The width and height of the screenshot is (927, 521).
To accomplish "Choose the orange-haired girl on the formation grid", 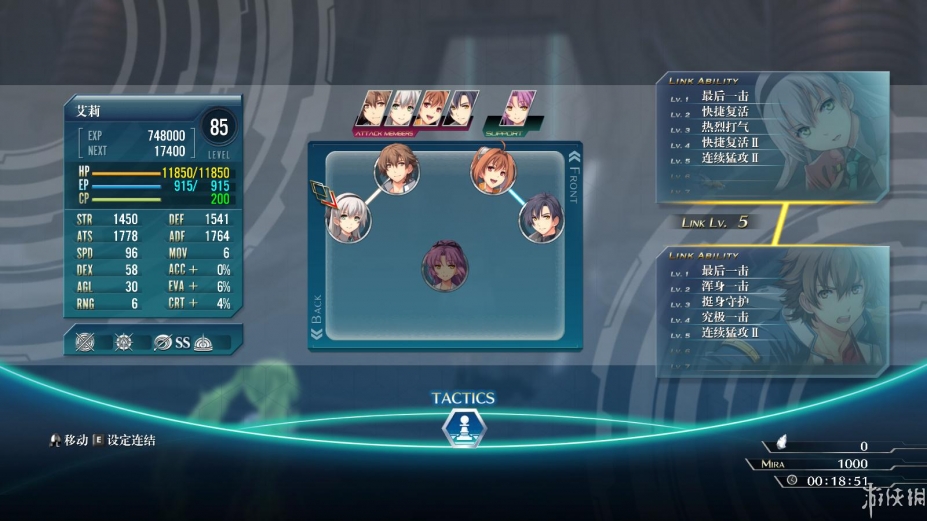I will [493, 171].
